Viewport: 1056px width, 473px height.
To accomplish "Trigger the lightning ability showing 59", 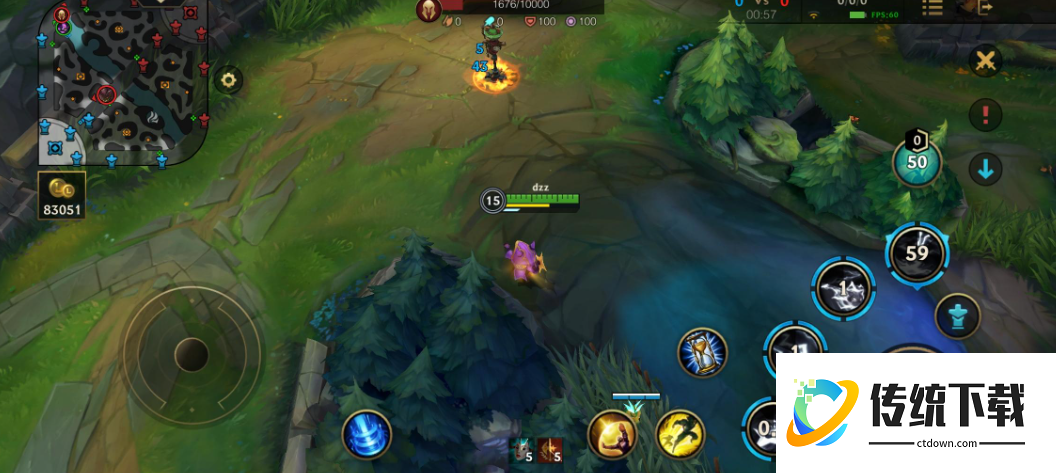I will tap(917, 253).
